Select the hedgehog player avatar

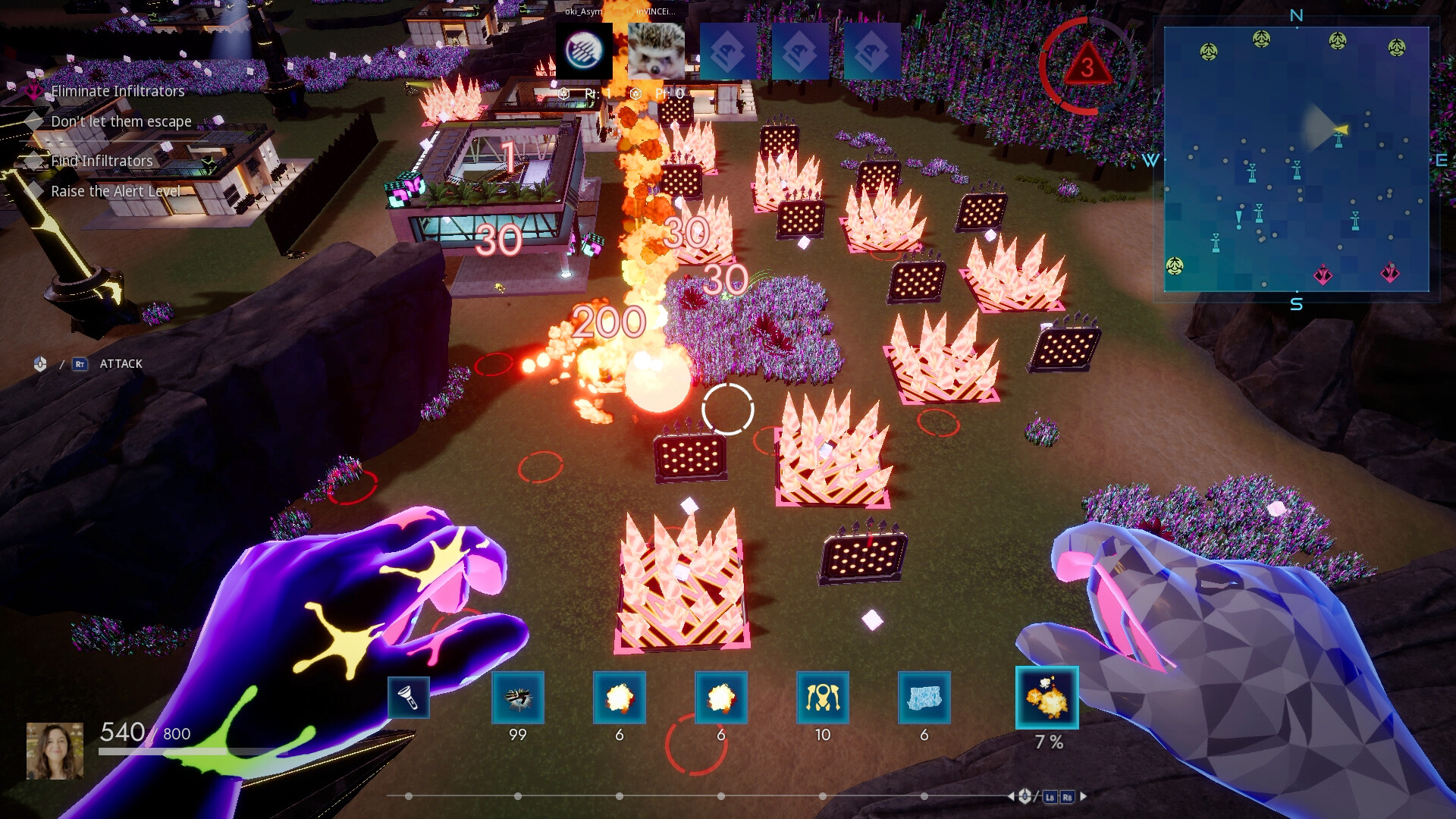[656, 51]
